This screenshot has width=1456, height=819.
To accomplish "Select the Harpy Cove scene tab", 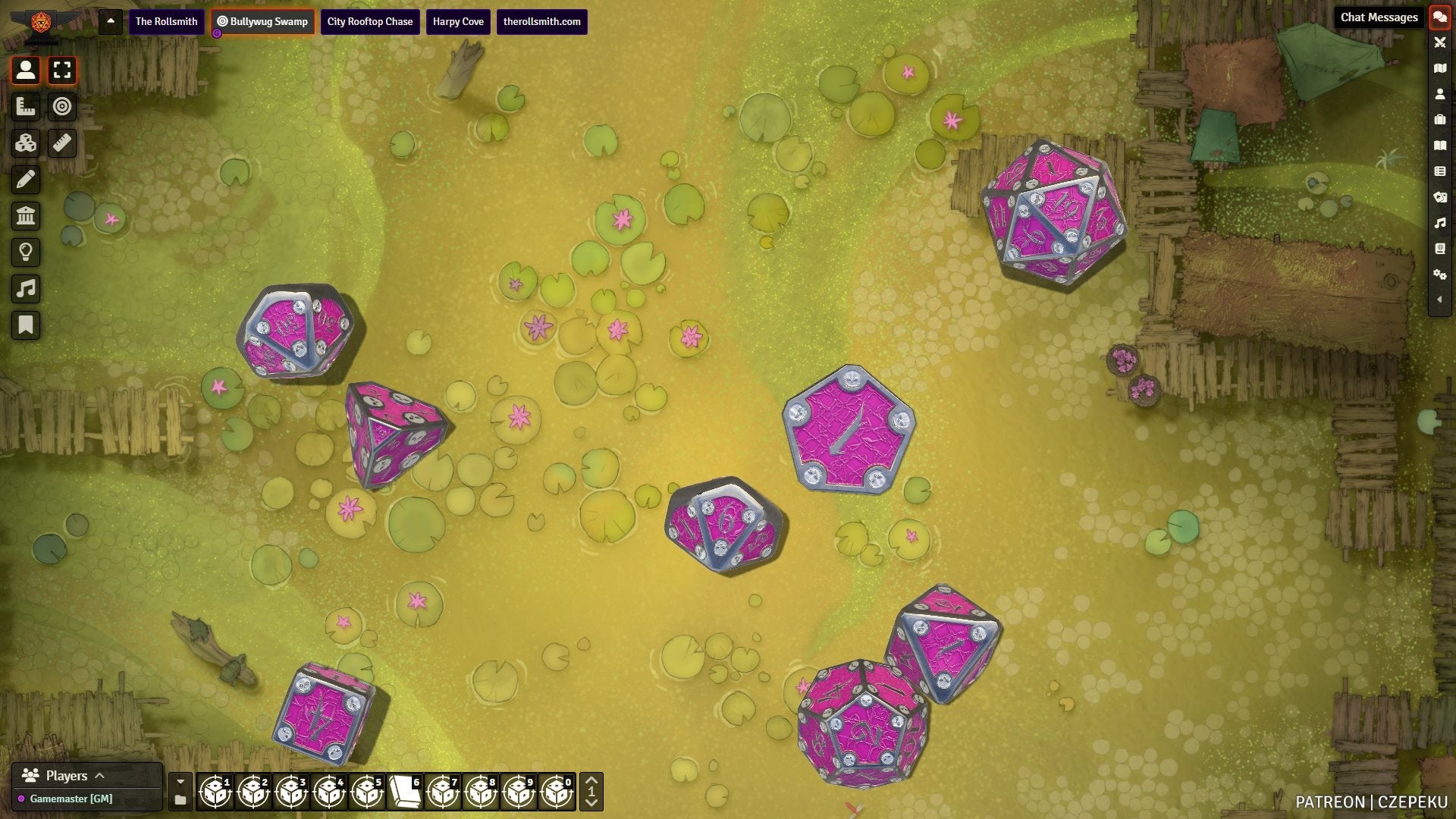I will pyautogui.click(x=458, y=21).
